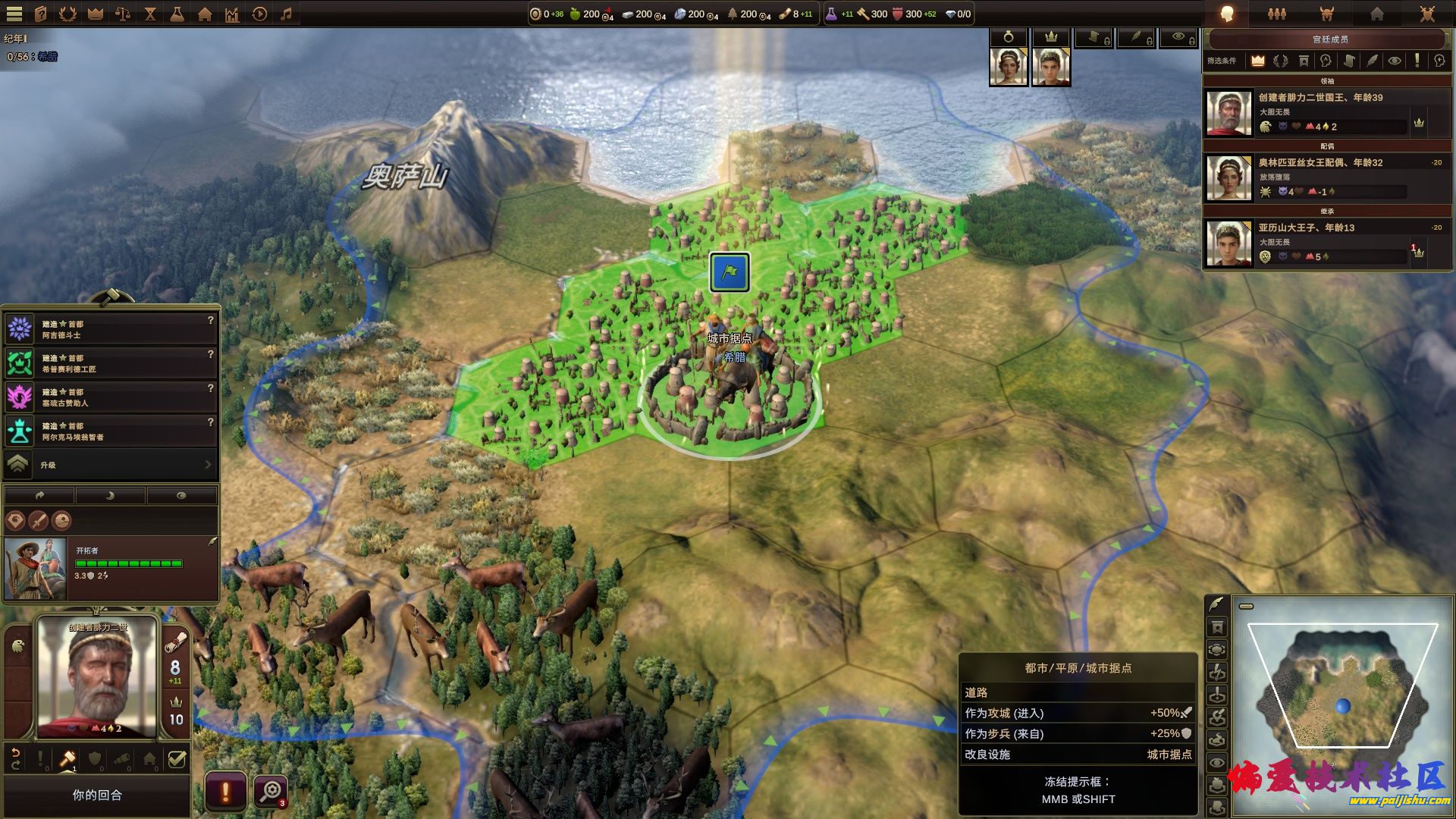Pick the 阿尔克马埃翁智者 founding option
Screen dimensions: 1456x819
coord(111,431)
